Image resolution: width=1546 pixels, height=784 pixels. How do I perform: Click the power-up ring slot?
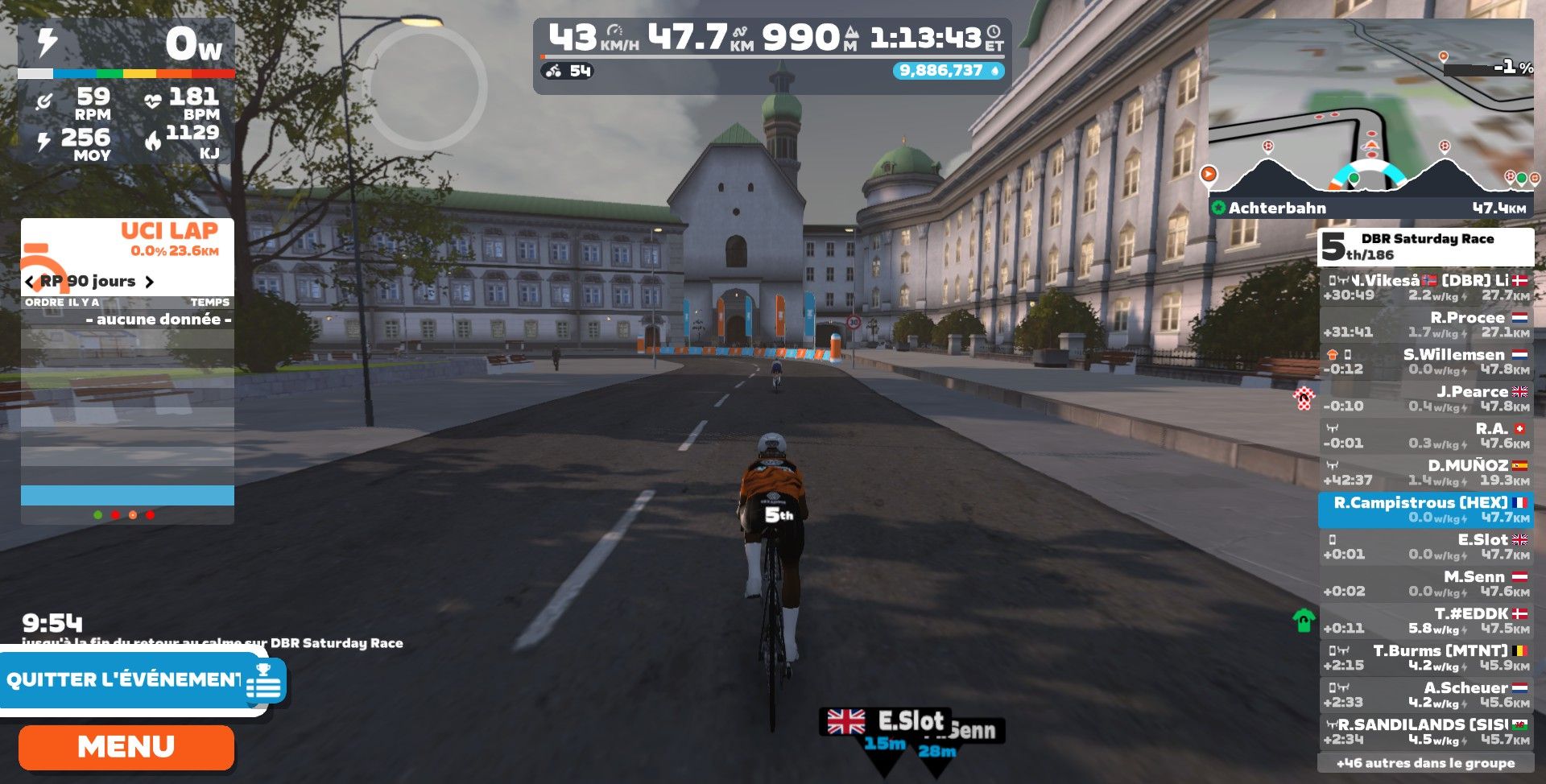coord(424,87)
